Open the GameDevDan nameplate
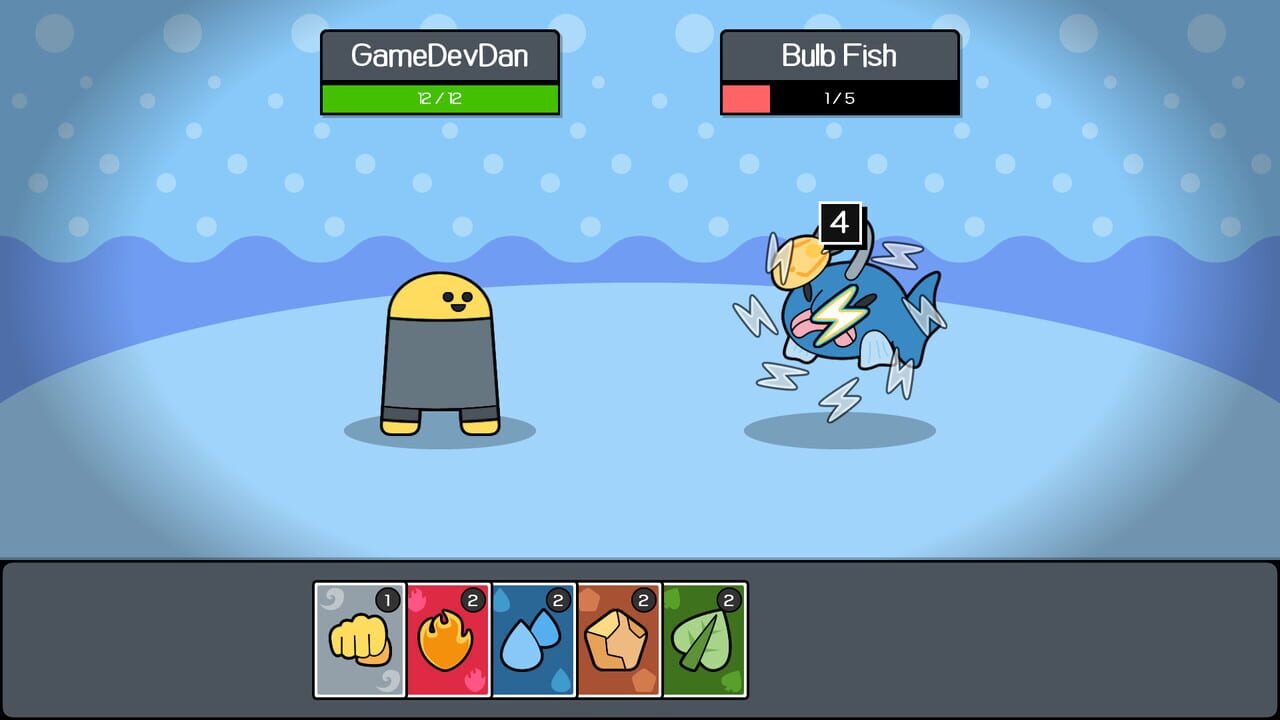Image resolution: width=1280 pixels, height=720 pixels. click(440, 57)
